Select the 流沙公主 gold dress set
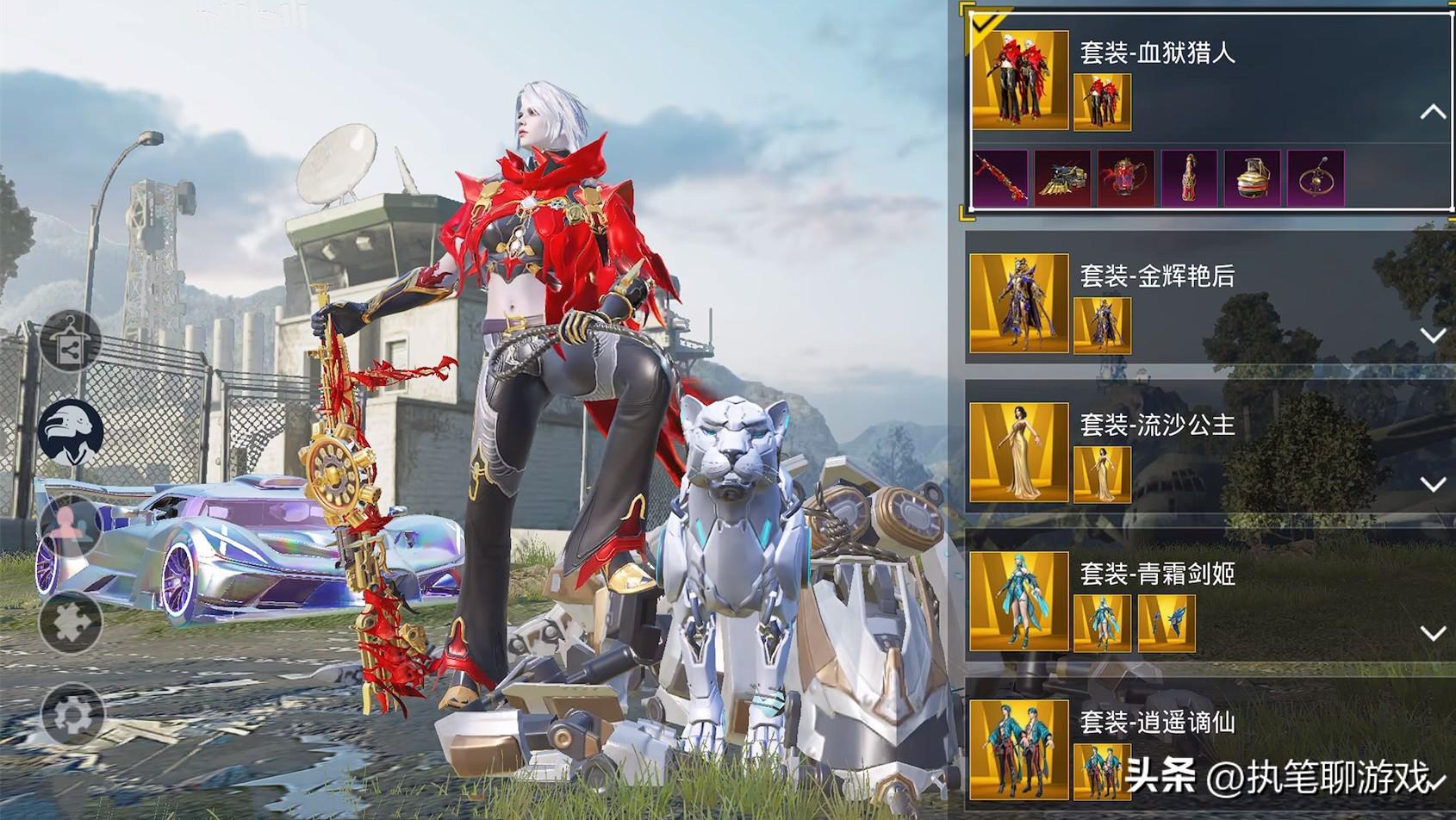Image resolution: width=1456 pixels, height=820 pixels. click(x=1019, y=452)
